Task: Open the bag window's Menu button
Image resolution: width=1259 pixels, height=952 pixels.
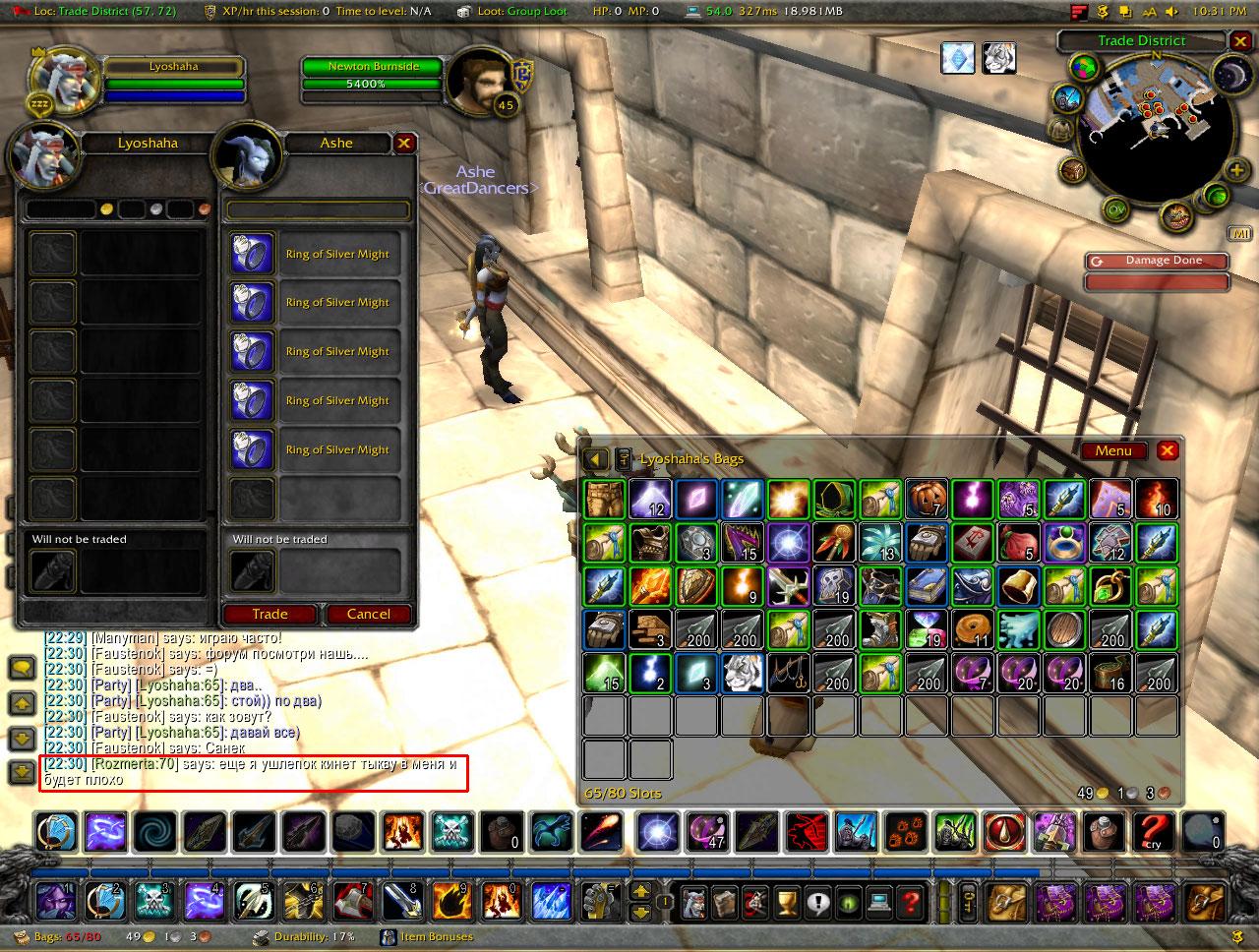Action: pos(1113,450)
